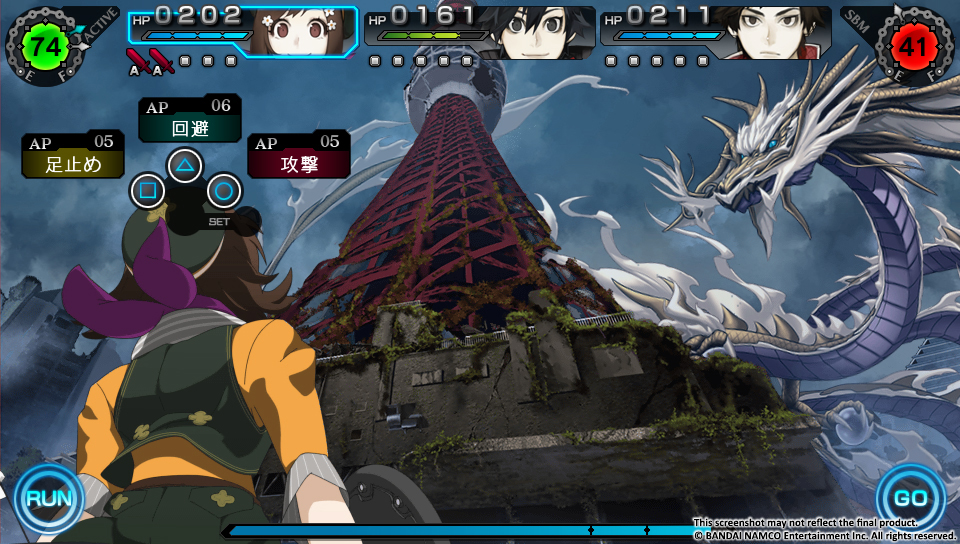
Task: Confirm actions with the GO button
Action: [910, 497]
